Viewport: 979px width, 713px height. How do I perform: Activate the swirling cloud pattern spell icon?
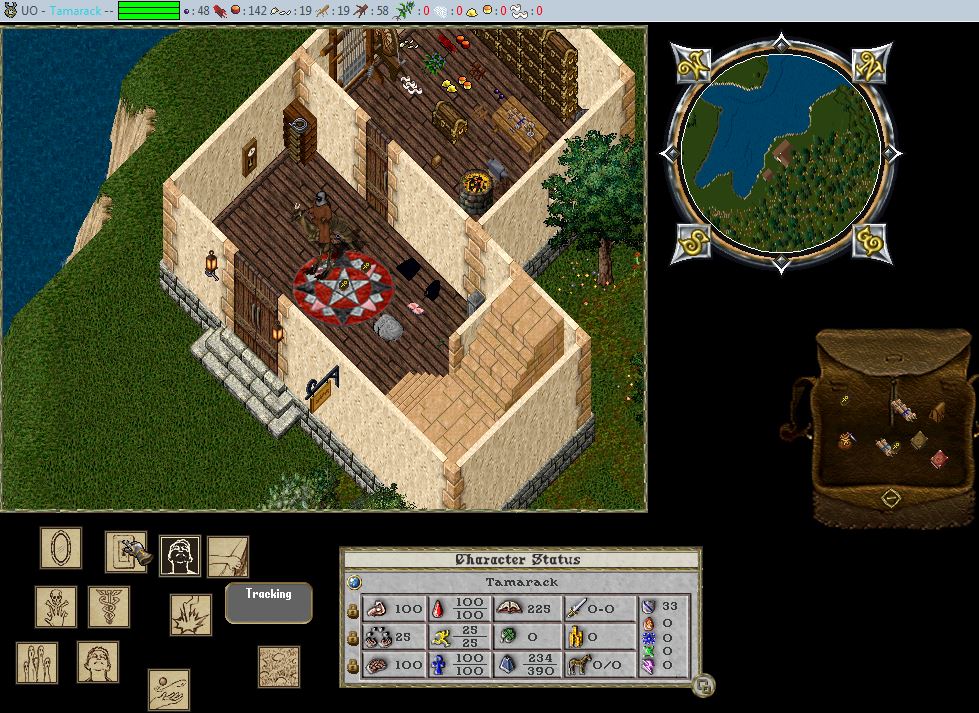[278, 667]
